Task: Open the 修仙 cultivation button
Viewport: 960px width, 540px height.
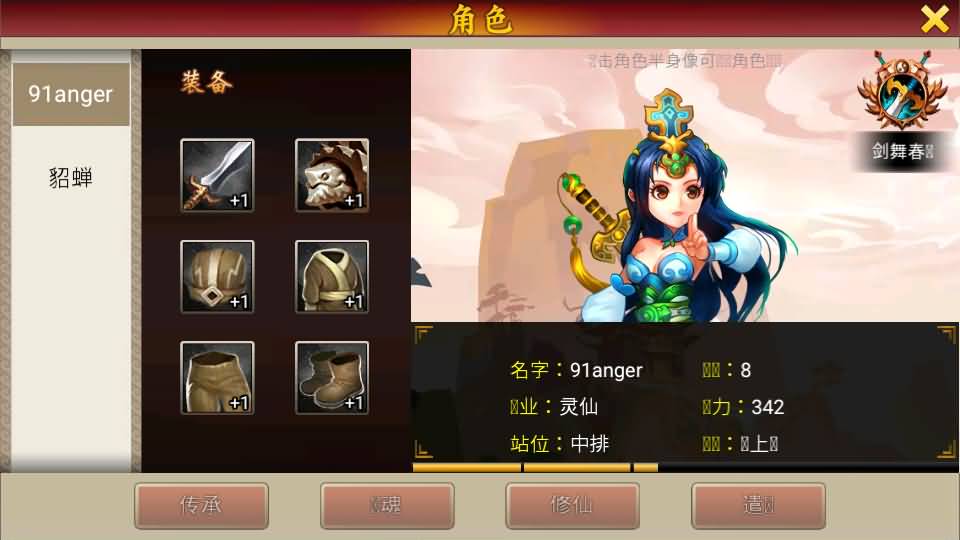Action: click(x=572, y=505)
